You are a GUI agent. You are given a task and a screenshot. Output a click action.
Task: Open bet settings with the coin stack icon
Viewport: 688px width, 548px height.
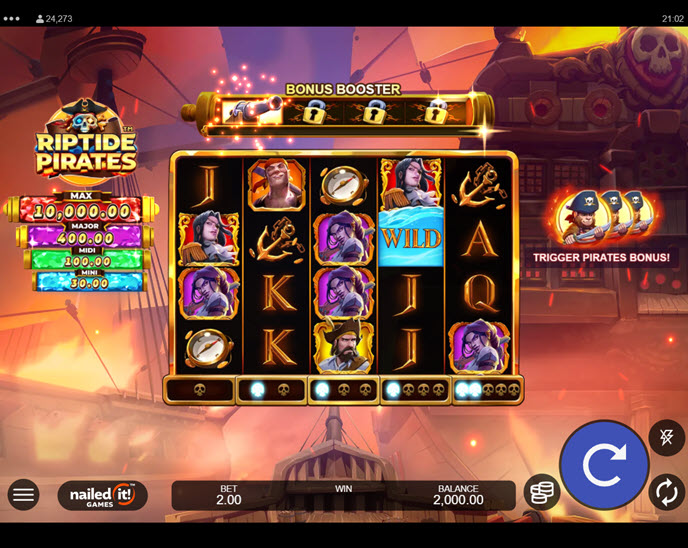[x=541, y=492]
